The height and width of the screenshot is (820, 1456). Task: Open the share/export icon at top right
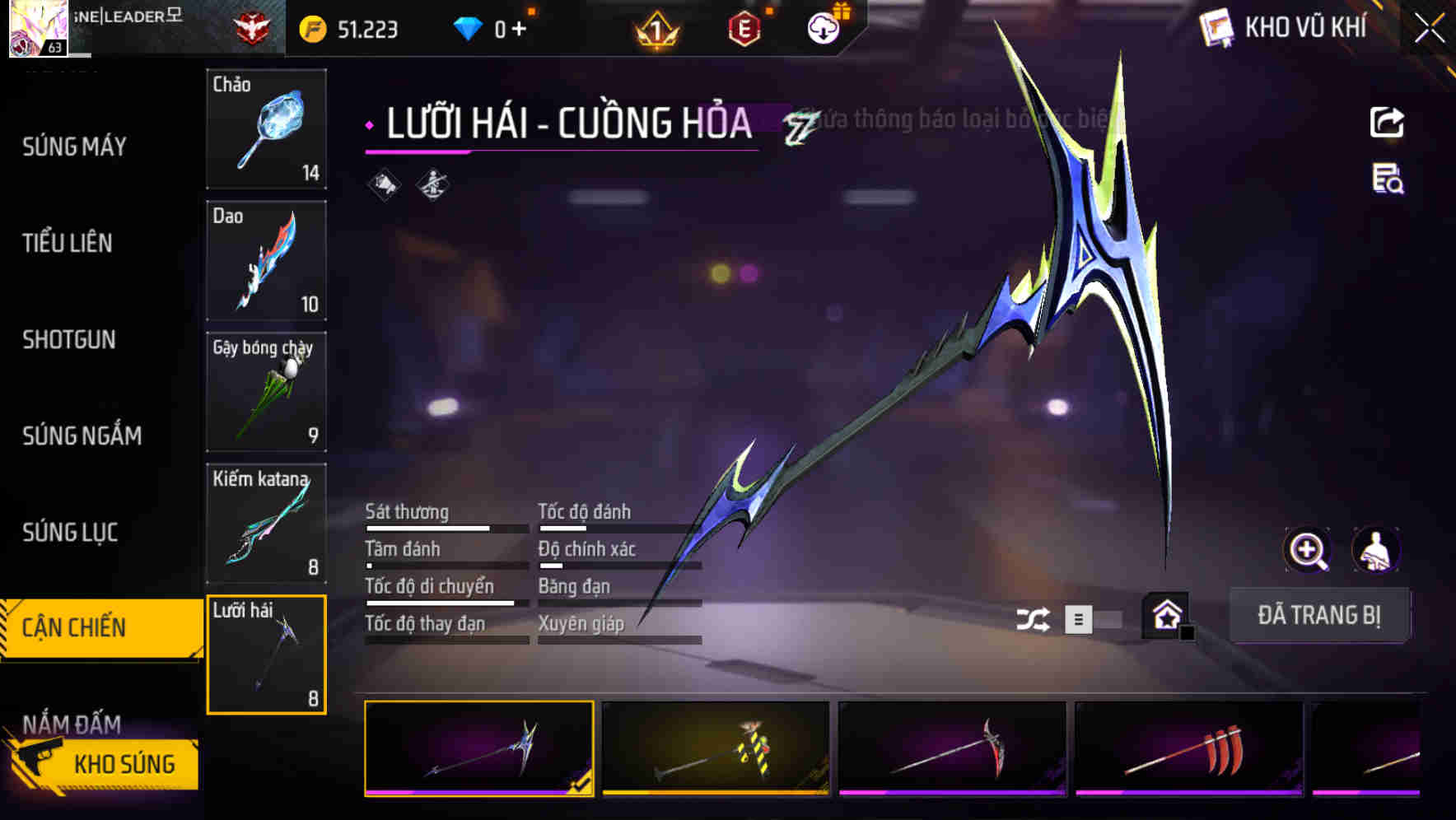1388,122
